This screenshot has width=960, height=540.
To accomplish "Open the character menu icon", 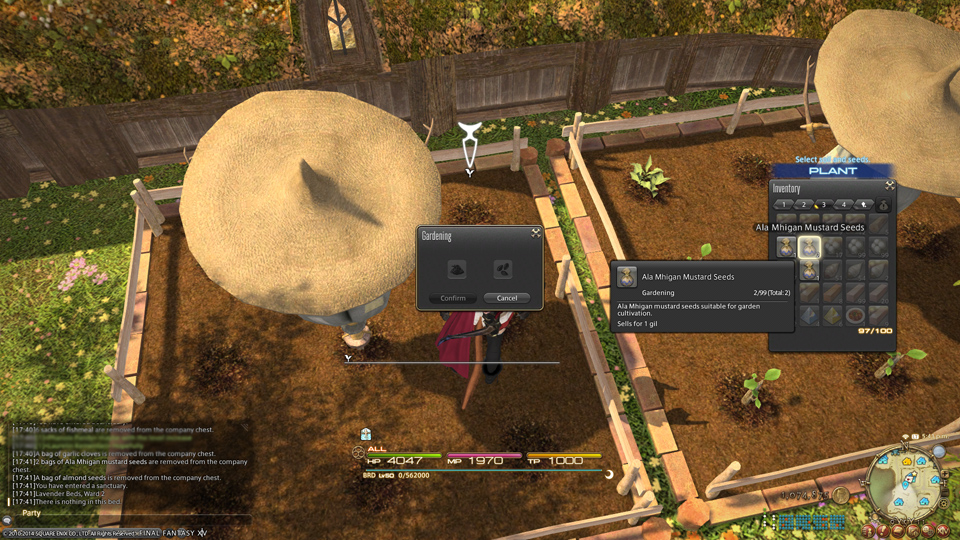I will (870, 527).
